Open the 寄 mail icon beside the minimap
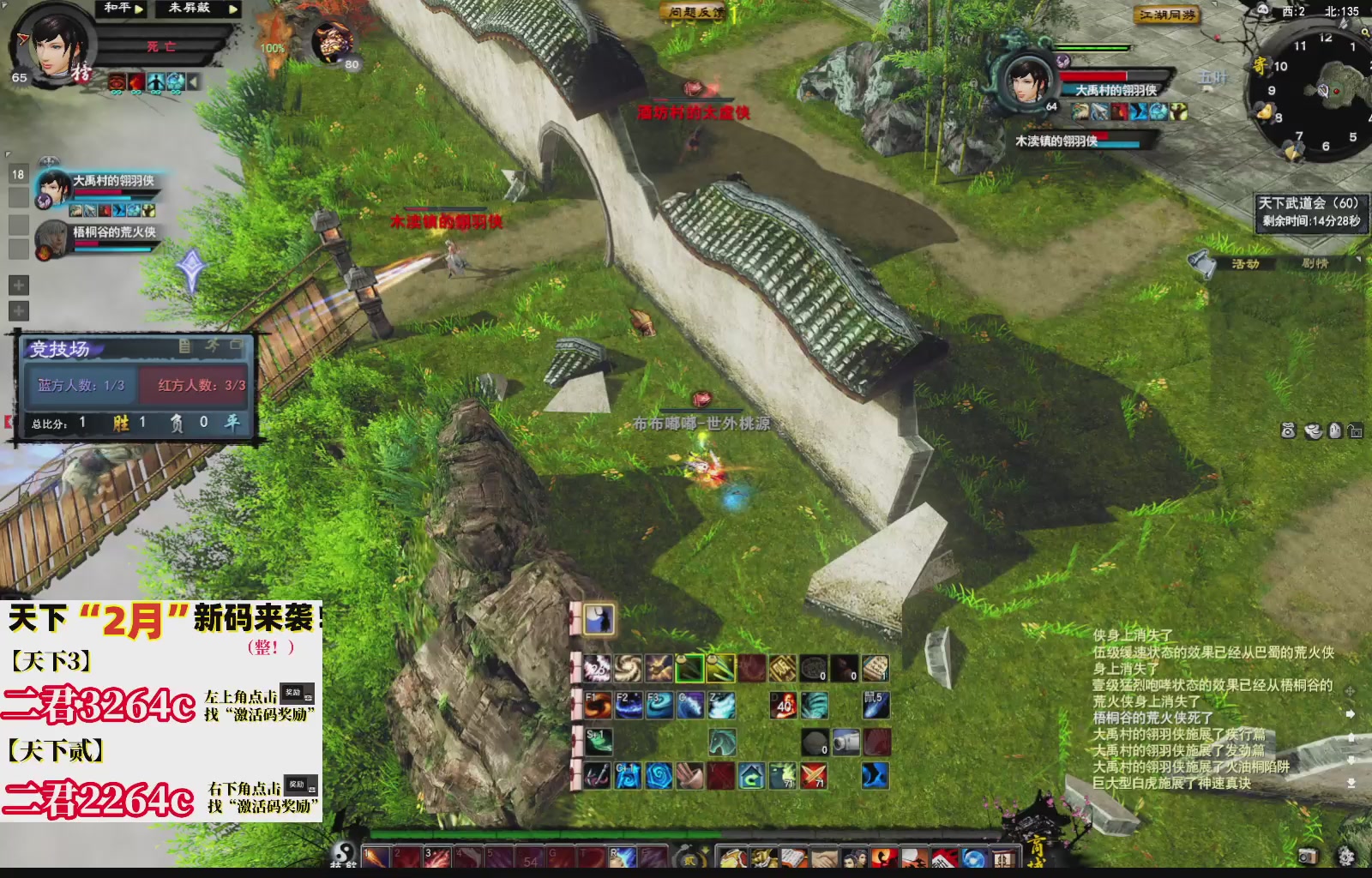Viewport: 1372px width, 878px height. pyautogui.click(x=1260, y=64)
